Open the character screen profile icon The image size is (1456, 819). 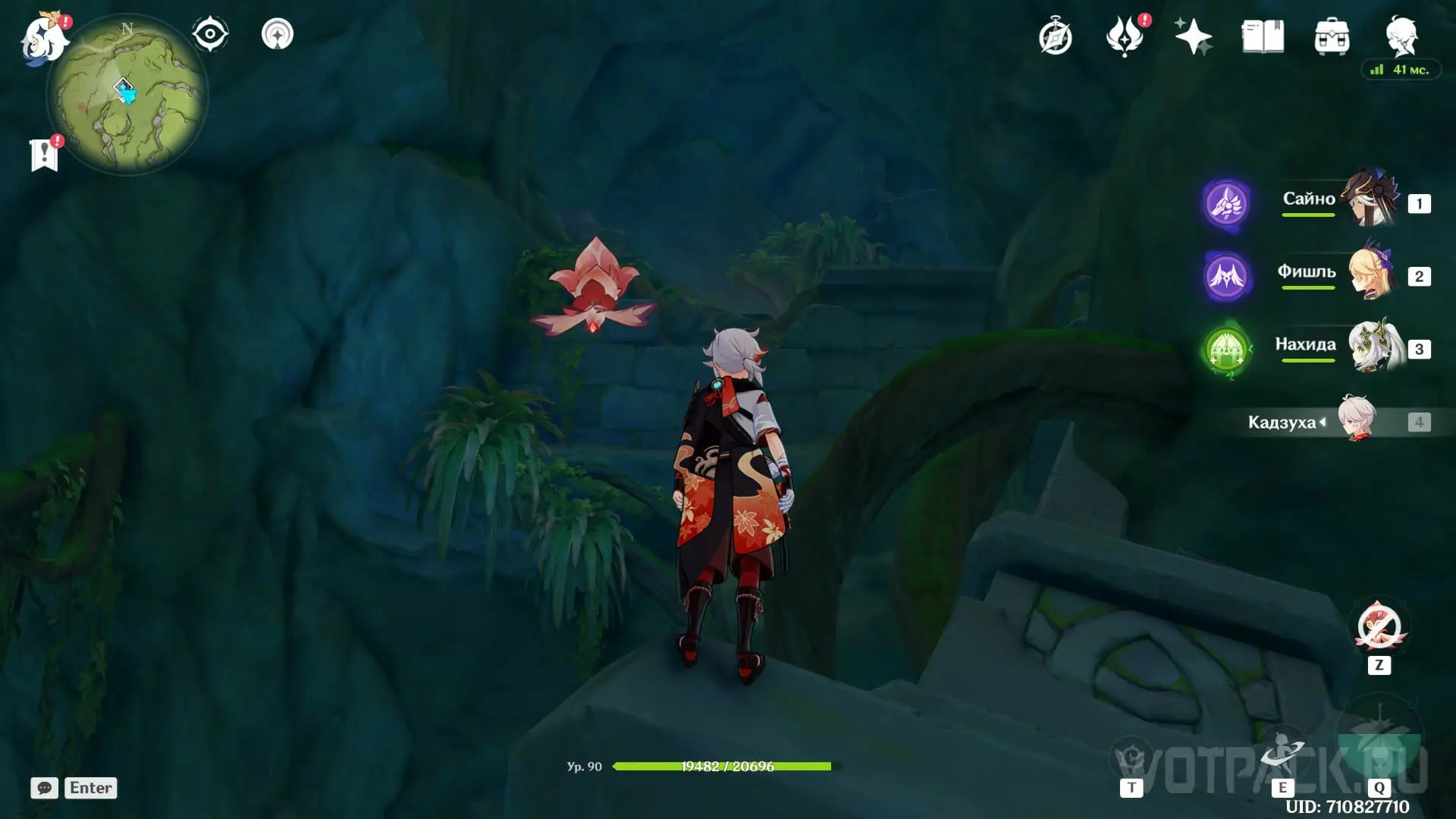[x=1401, y=36]
